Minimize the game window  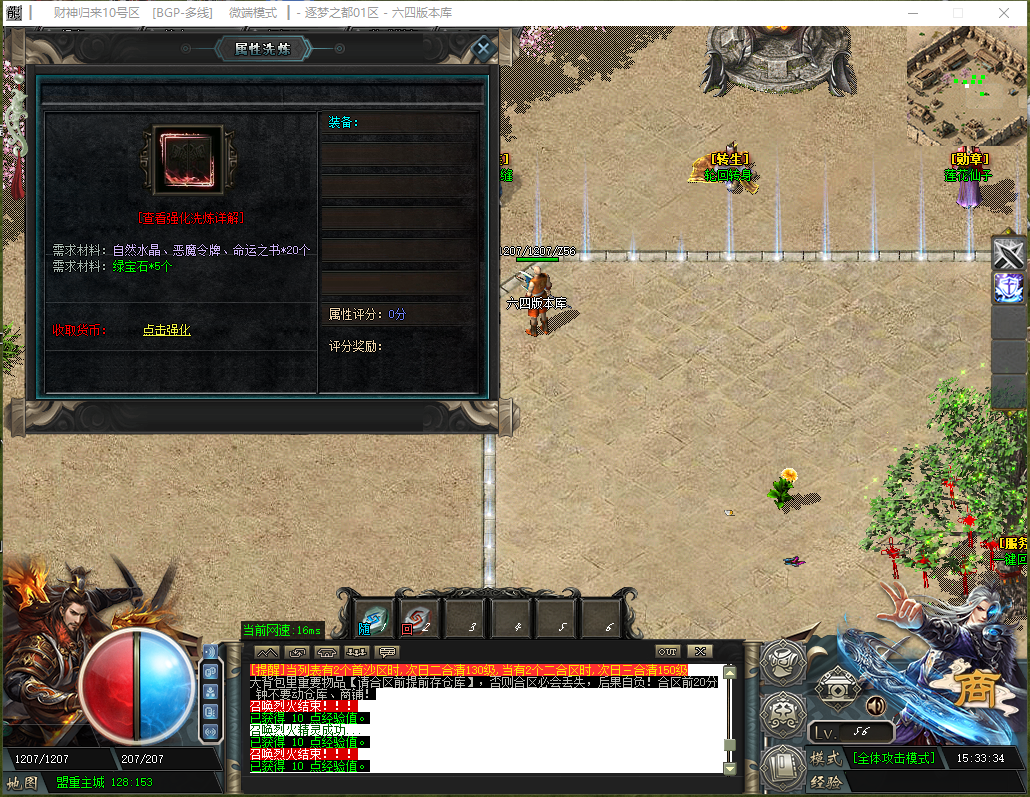tap(911, 13)
